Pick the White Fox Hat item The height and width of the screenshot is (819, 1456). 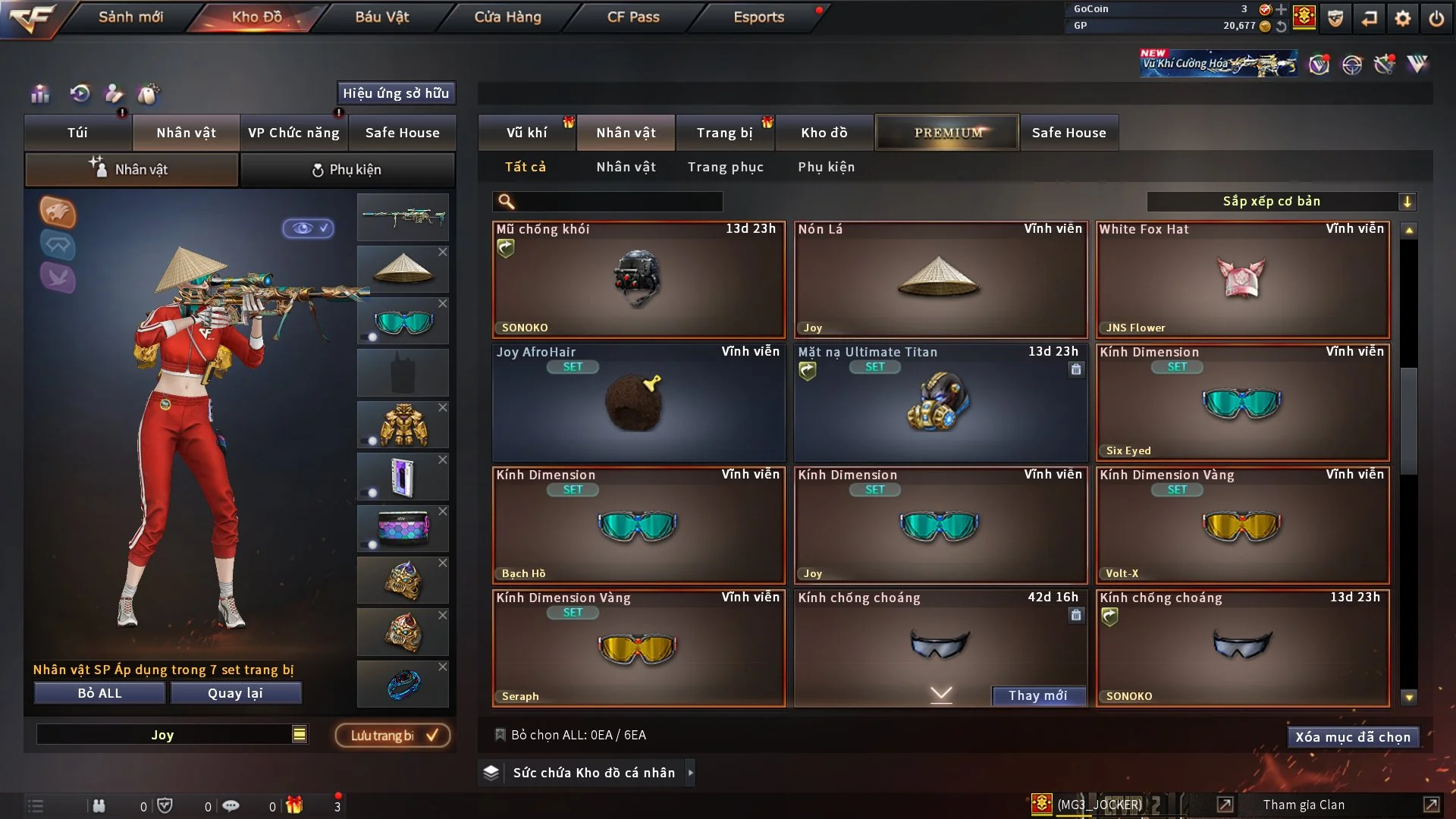pos(1242,279)
